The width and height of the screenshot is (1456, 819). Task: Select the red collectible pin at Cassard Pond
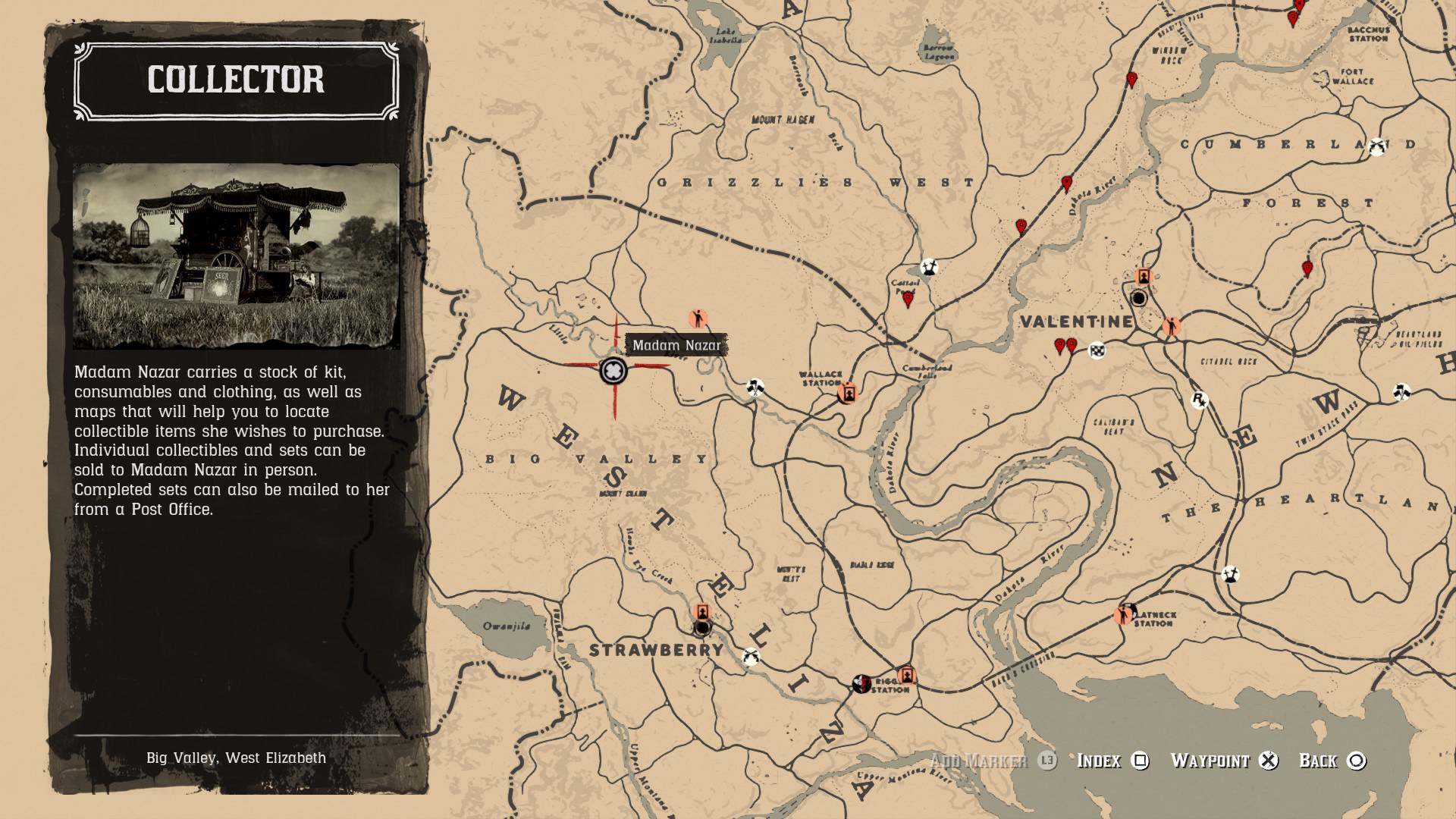908,297
